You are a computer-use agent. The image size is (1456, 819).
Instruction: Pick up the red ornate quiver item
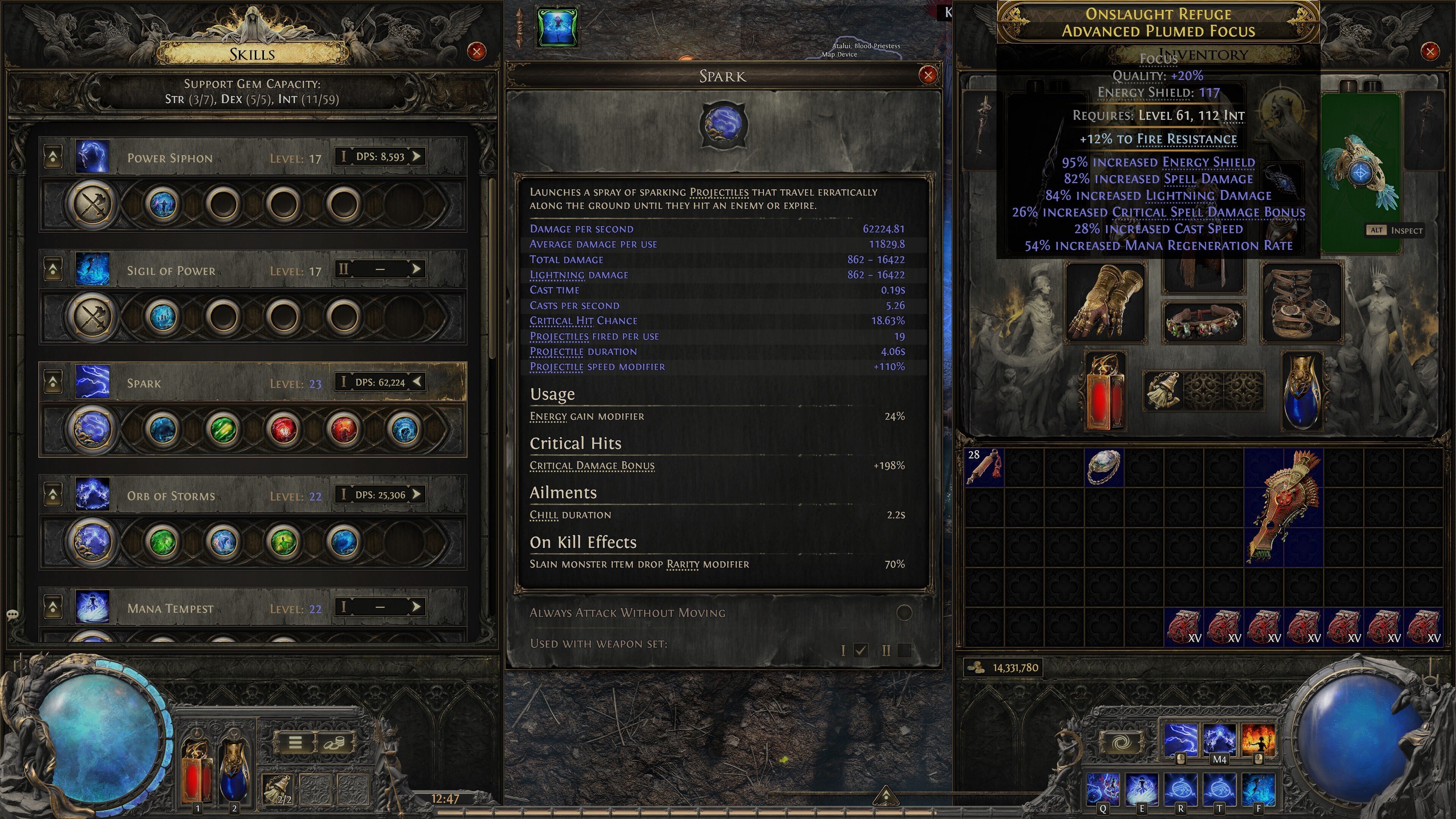click(x=1283, y=506)
